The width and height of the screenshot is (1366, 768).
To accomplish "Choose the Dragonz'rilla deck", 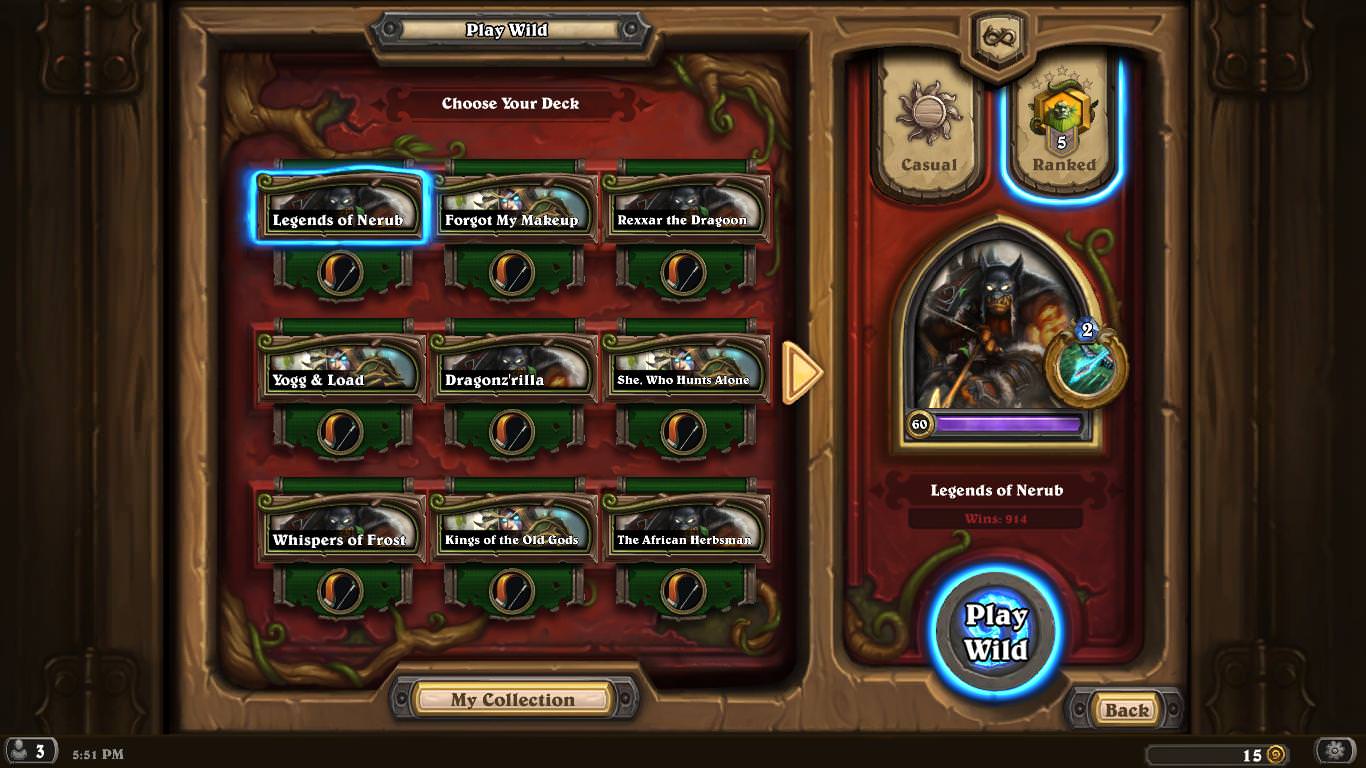I will point(512,367).
